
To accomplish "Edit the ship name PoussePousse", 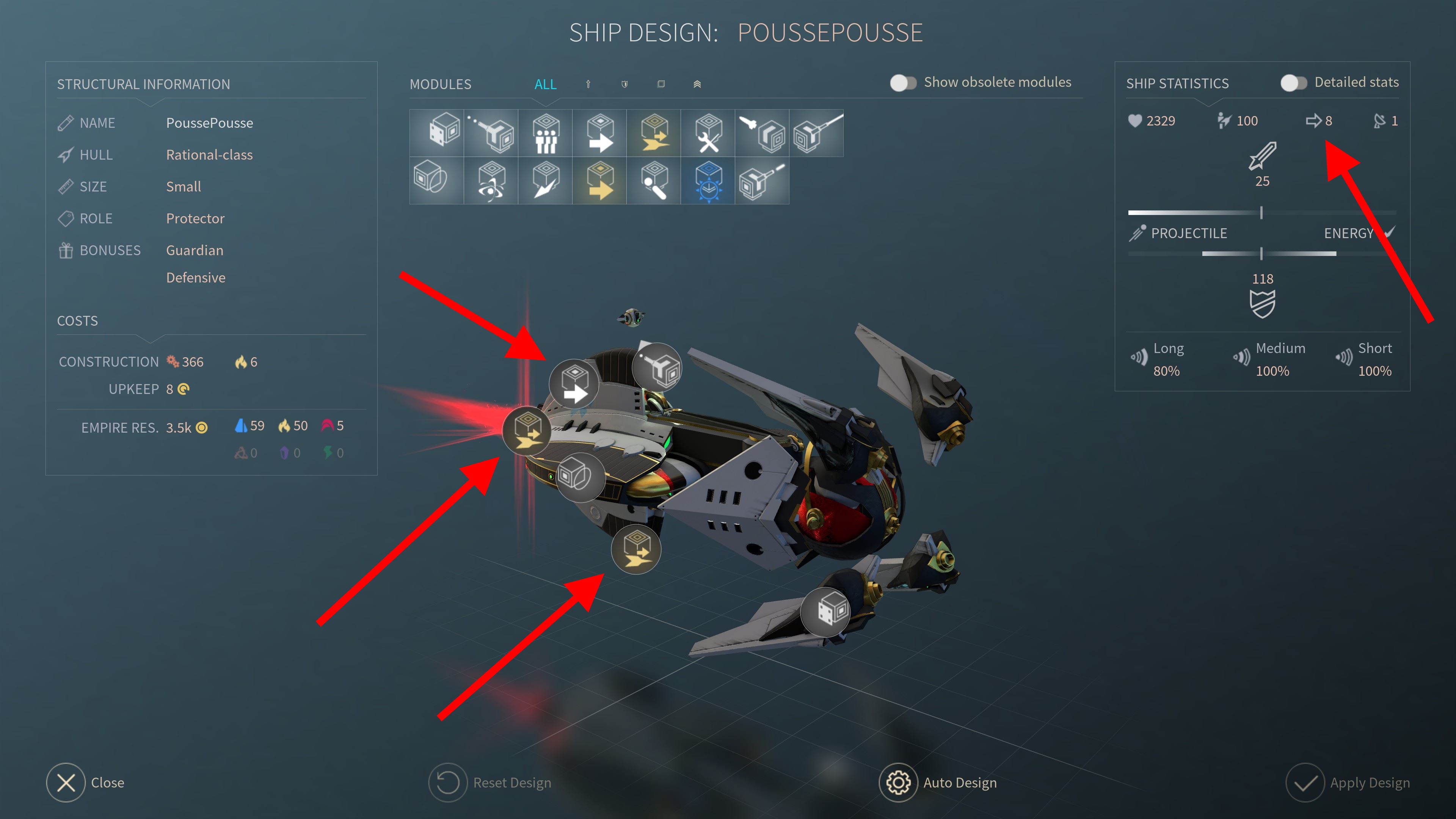I will pyautogui.click(x=209, y=122).
